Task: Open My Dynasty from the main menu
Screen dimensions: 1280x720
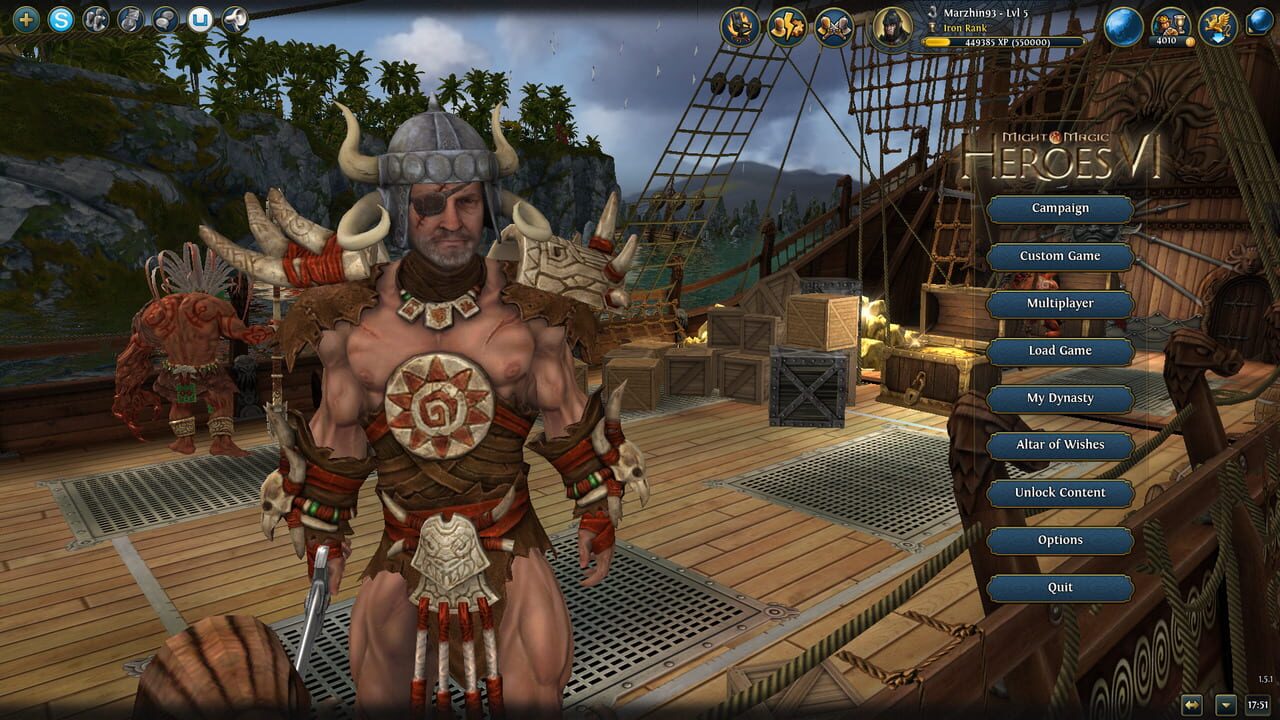Action: [x=1058, y=398]
